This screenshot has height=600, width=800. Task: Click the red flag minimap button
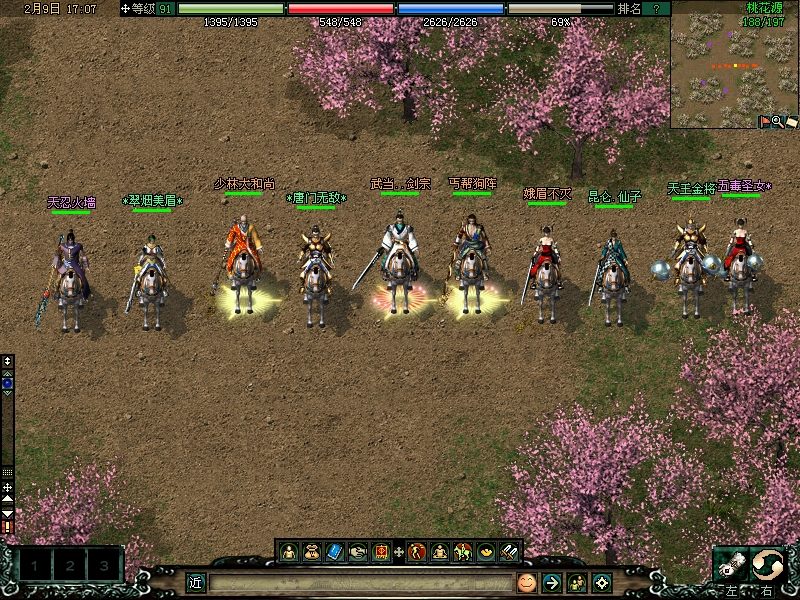[x=765, y=121]
